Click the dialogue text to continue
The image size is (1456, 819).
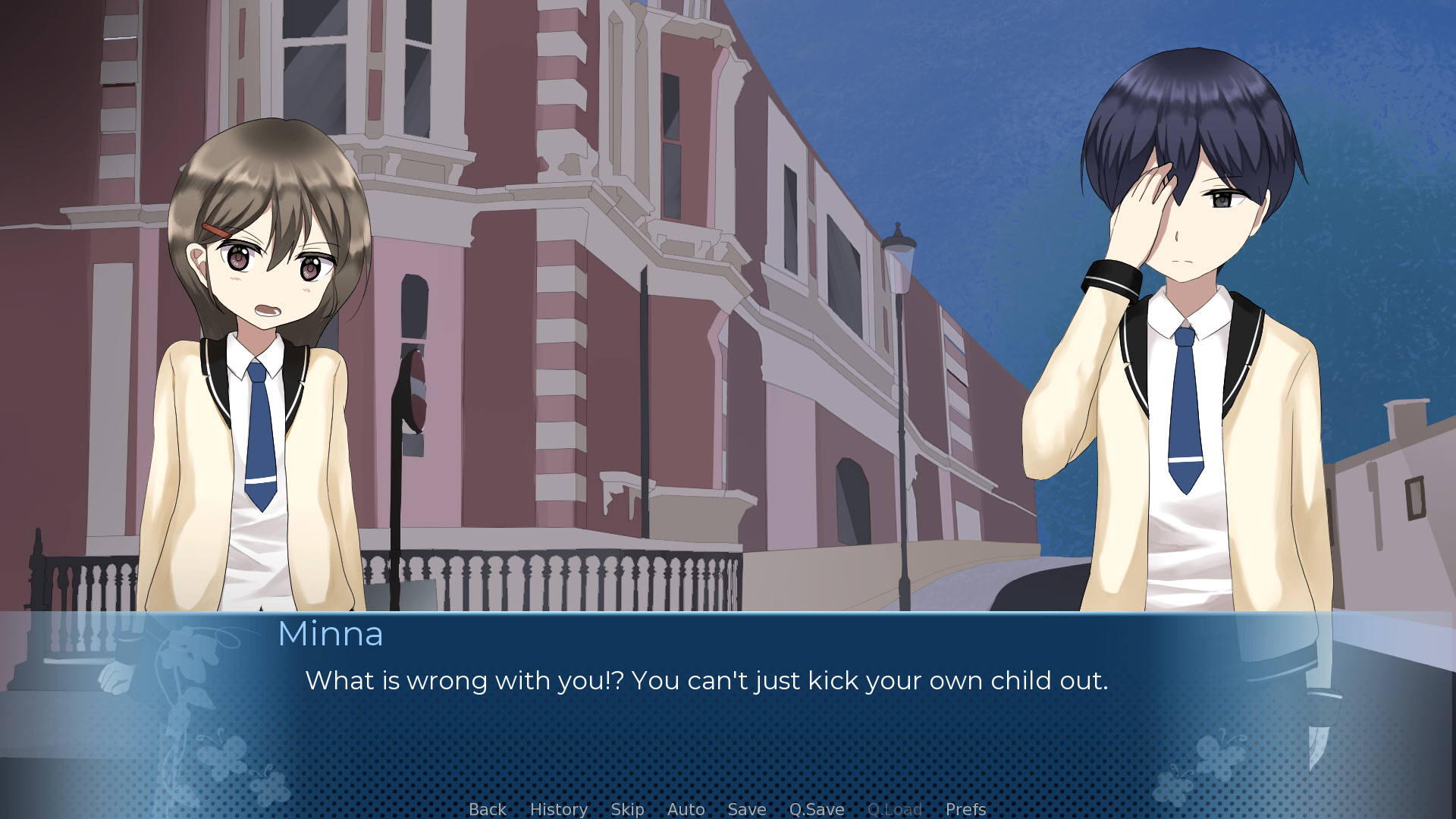705,681
